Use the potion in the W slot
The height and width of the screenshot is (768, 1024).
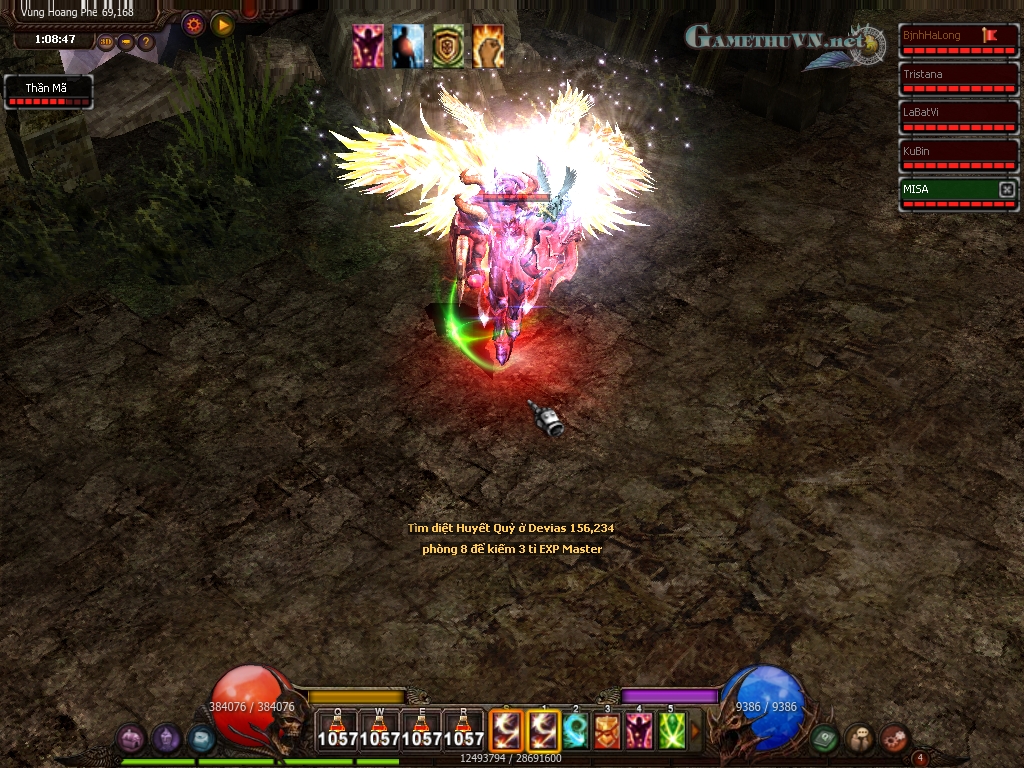[379, 731]
